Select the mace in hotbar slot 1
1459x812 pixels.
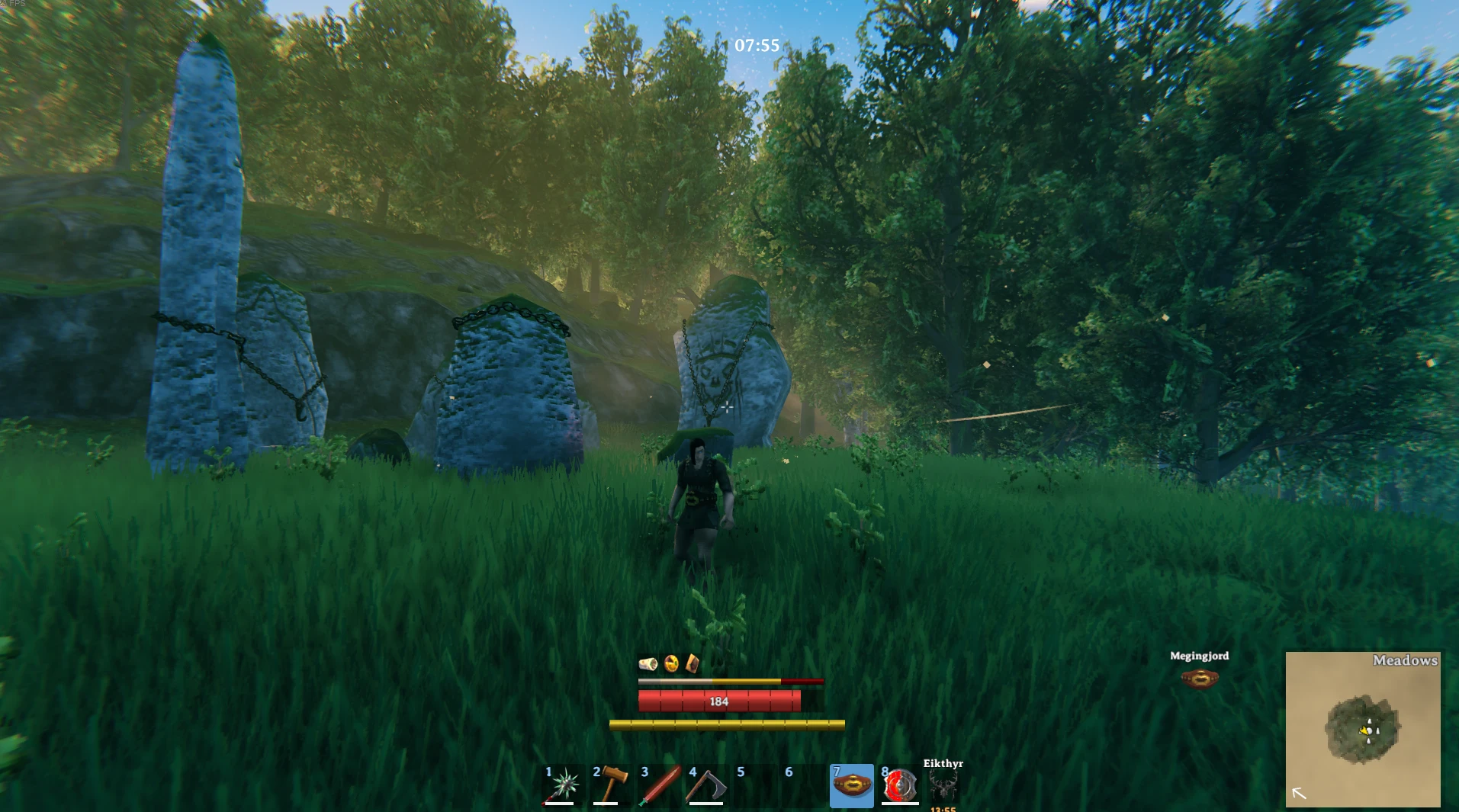[563, 785]
